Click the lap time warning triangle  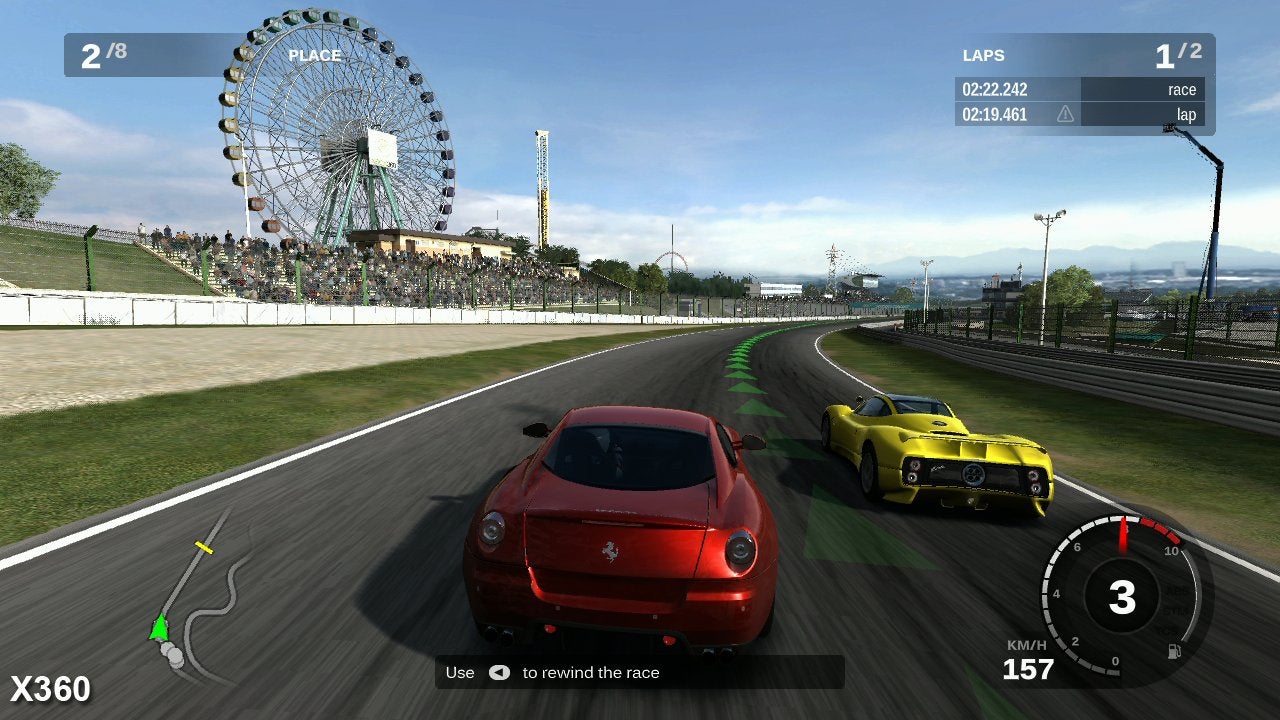1065,114
